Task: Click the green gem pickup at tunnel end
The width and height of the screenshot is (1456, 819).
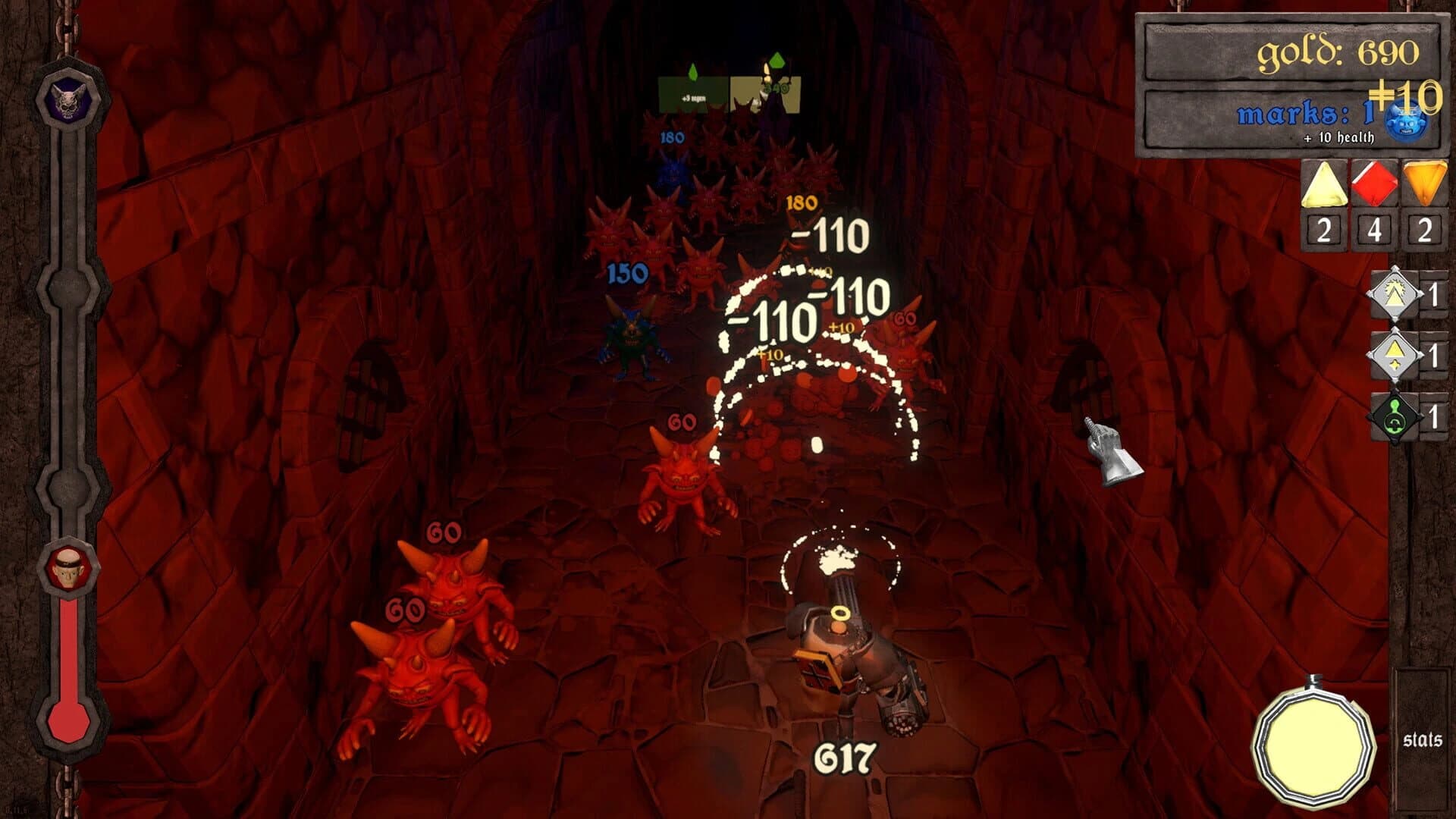Action: point(777,61)
